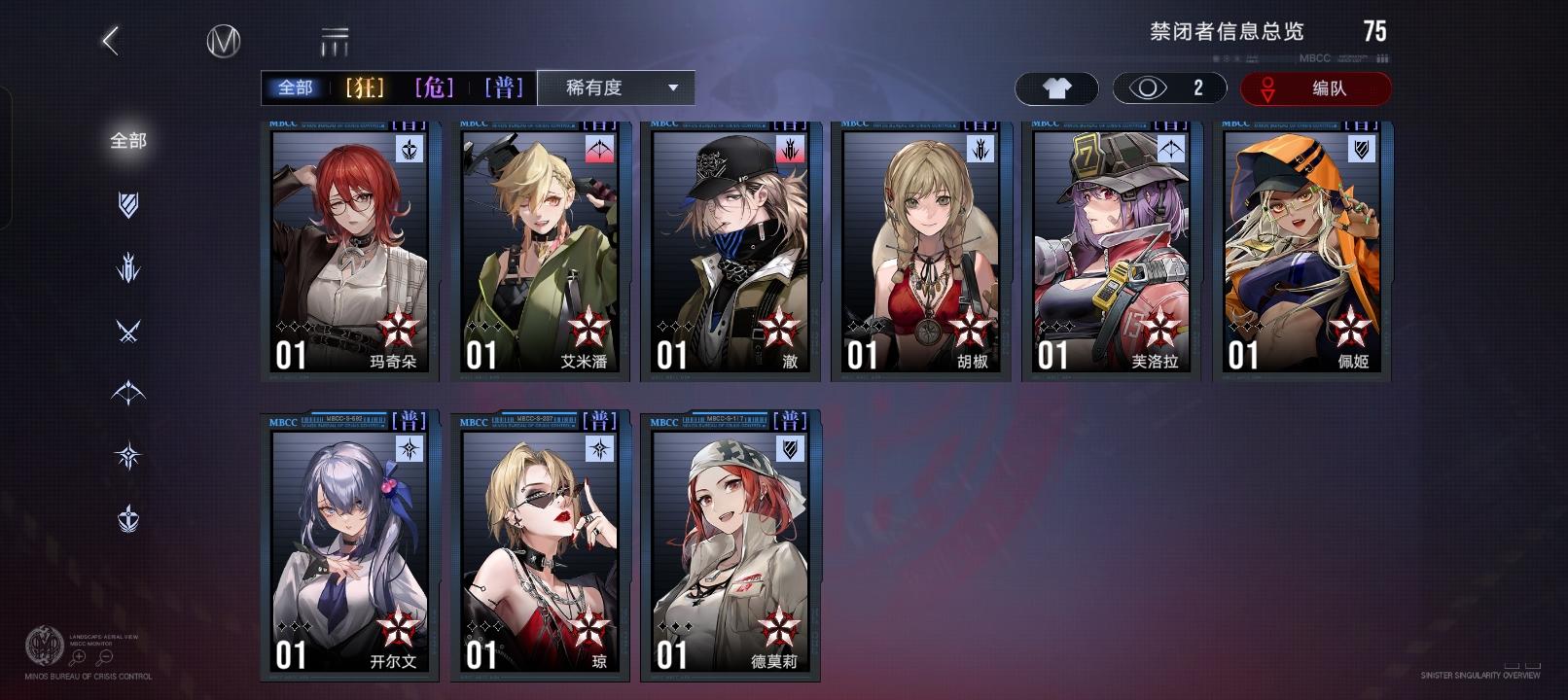Open the outfit/wardrobe shirt icon

1056,88
